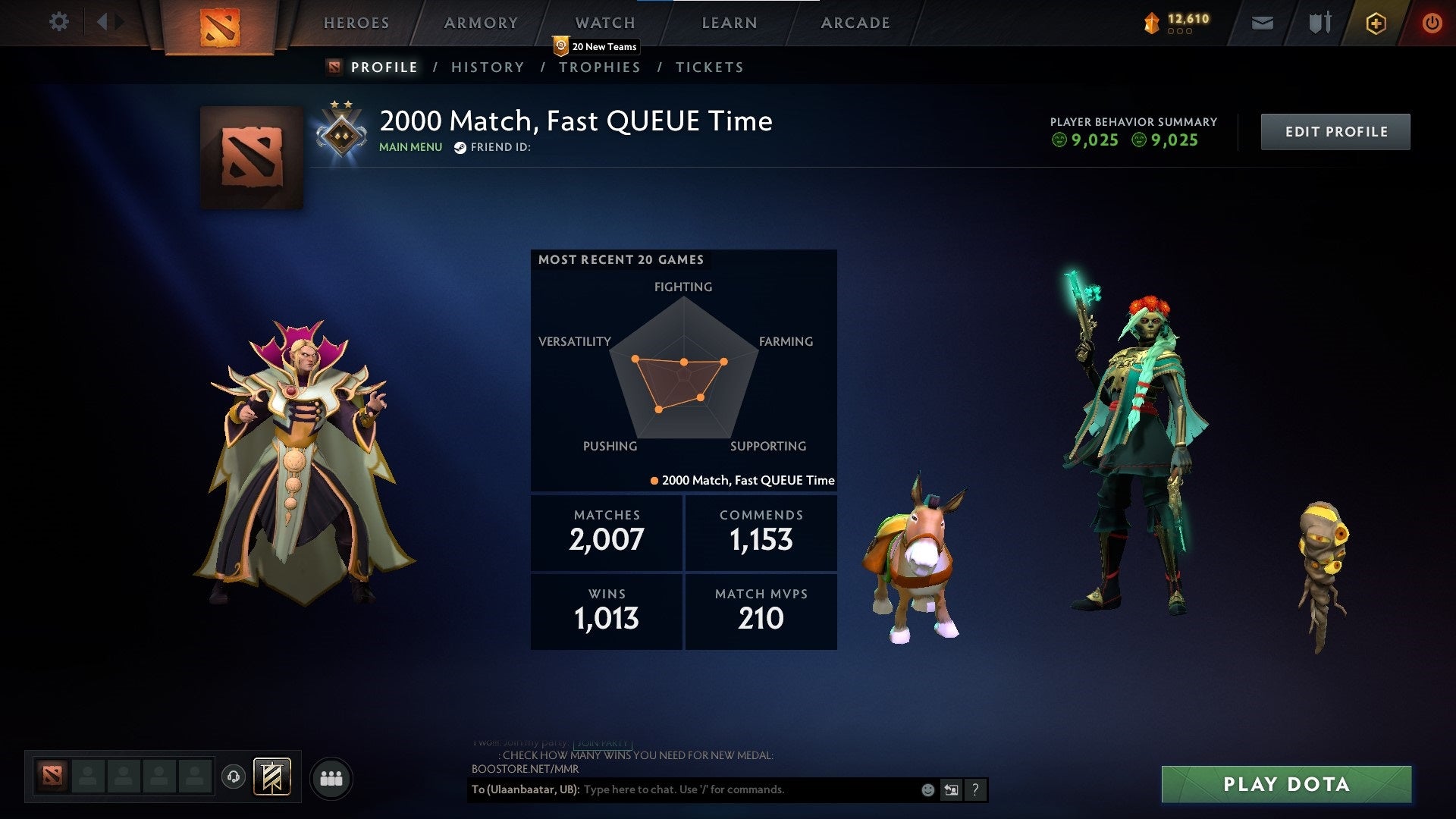Click the power button to exit Dota
Viewport: 1456px width, 819px height.
(1432, 23)
